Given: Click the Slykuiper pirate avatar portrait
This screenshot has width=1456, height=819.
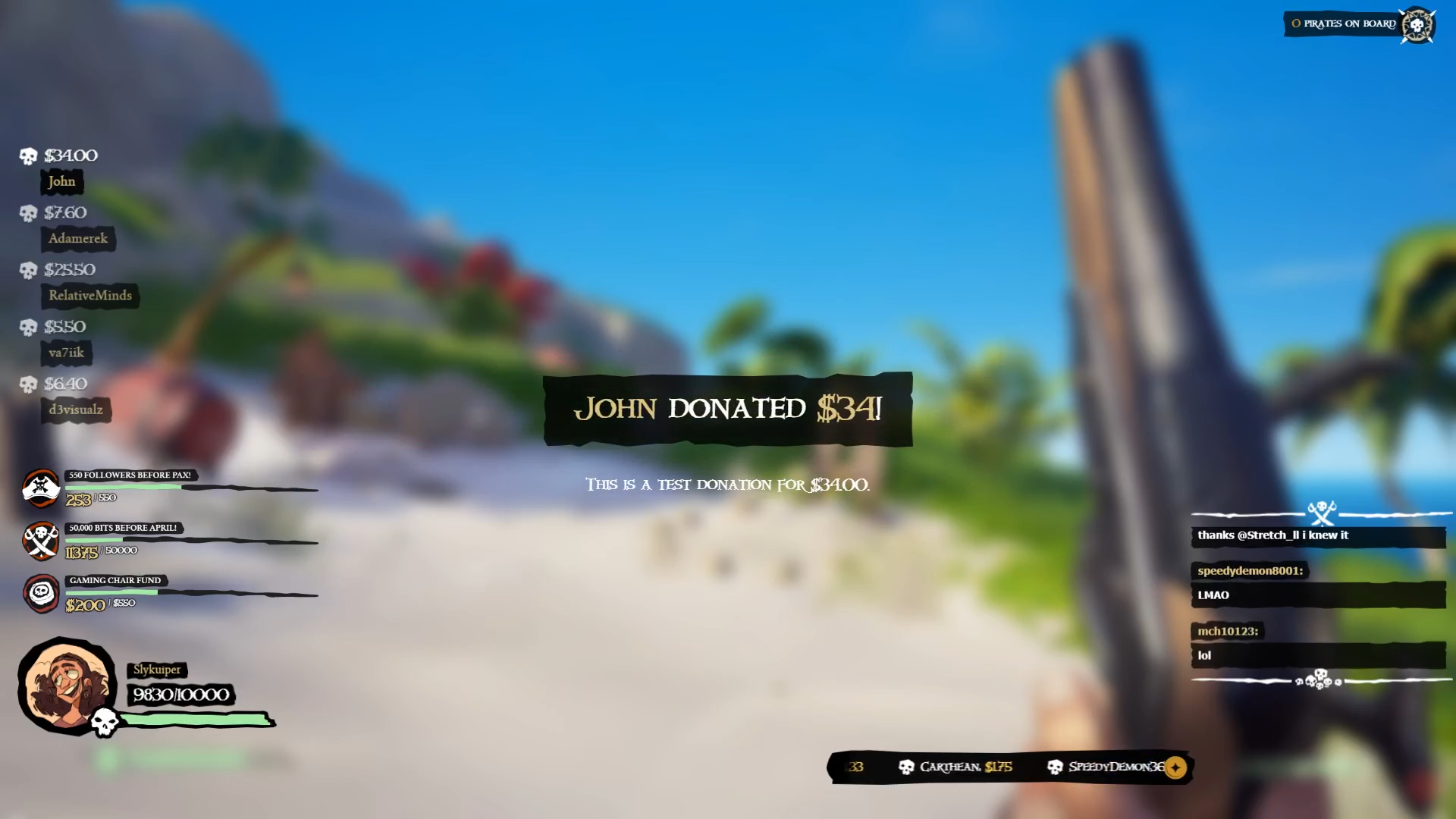Looking at the screenshot, I should point(66,685).
